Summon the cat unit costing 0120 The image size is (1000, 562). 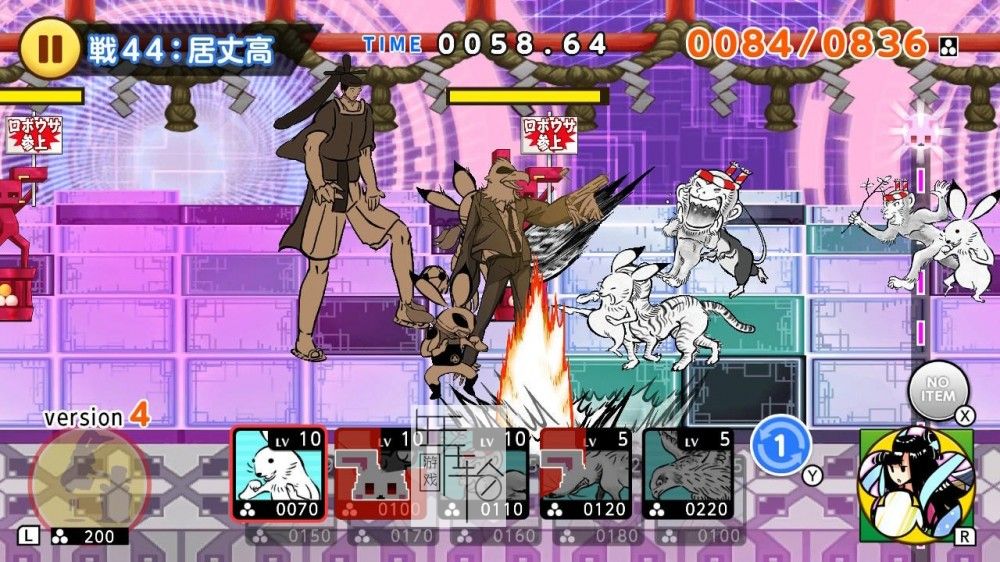click(586, 474)
